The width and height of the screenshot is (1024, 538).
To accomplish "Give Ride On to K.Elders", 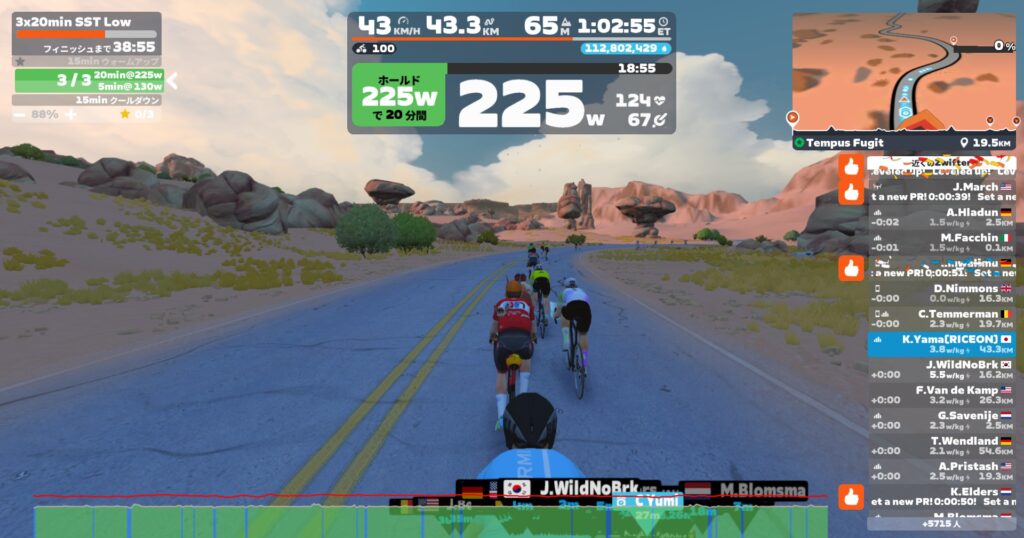I will click(851, 496).
